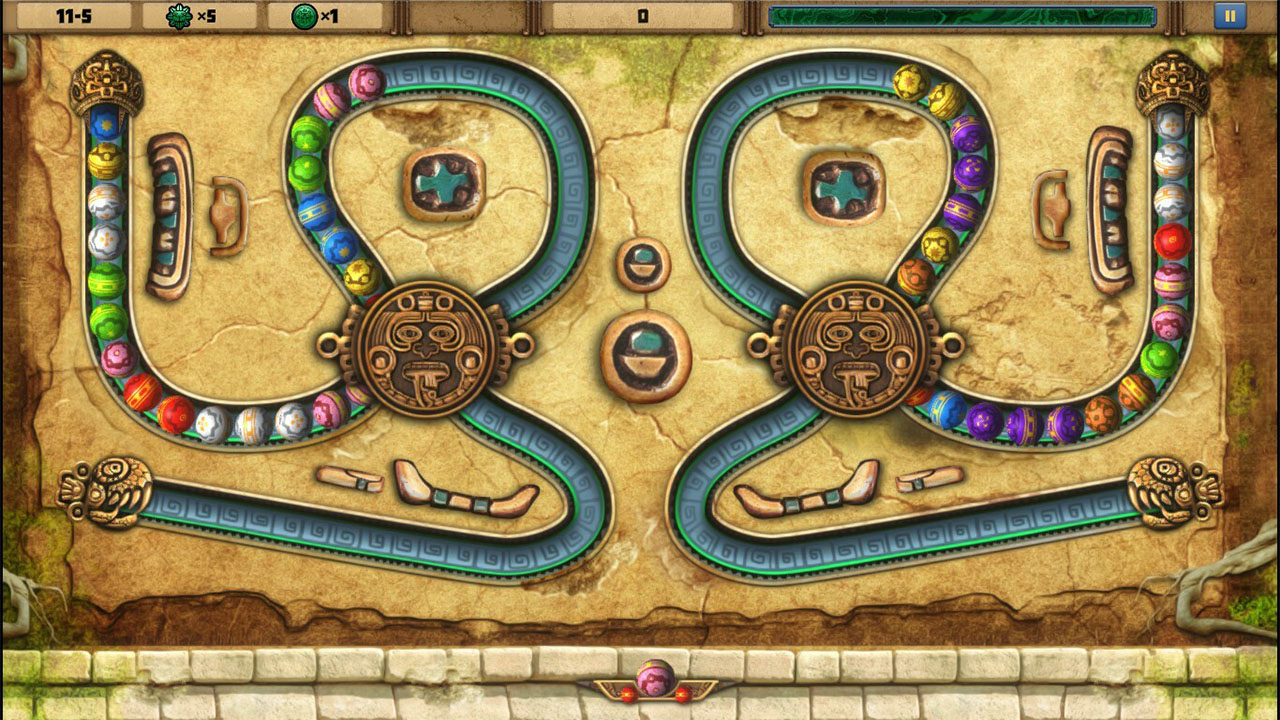Click the turquoise cross emblem on the right
The height and width of the screenshot is (720, 1280).
click(843, 184)
